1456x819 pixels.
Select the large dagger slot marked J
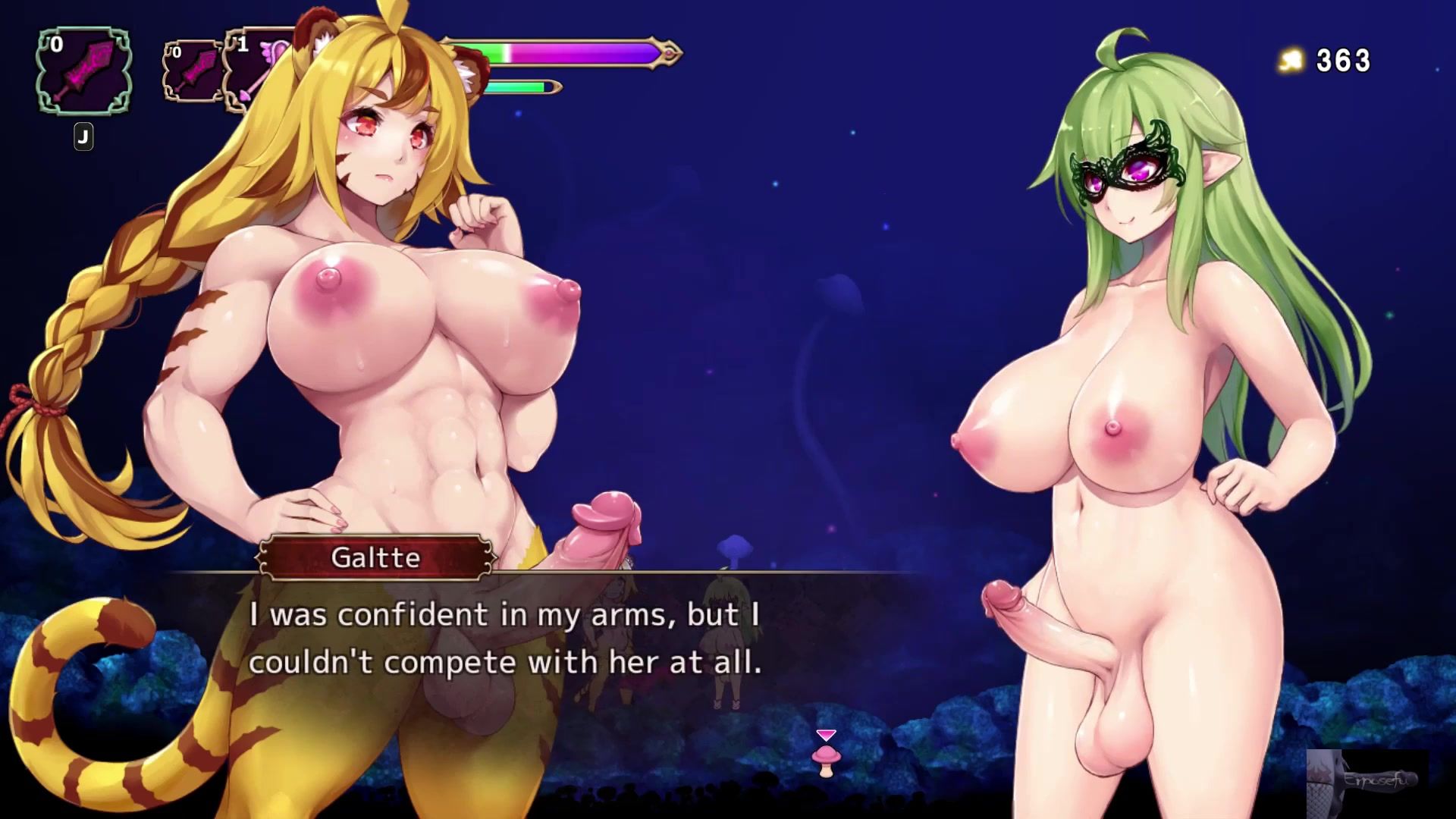pos(83,72)
